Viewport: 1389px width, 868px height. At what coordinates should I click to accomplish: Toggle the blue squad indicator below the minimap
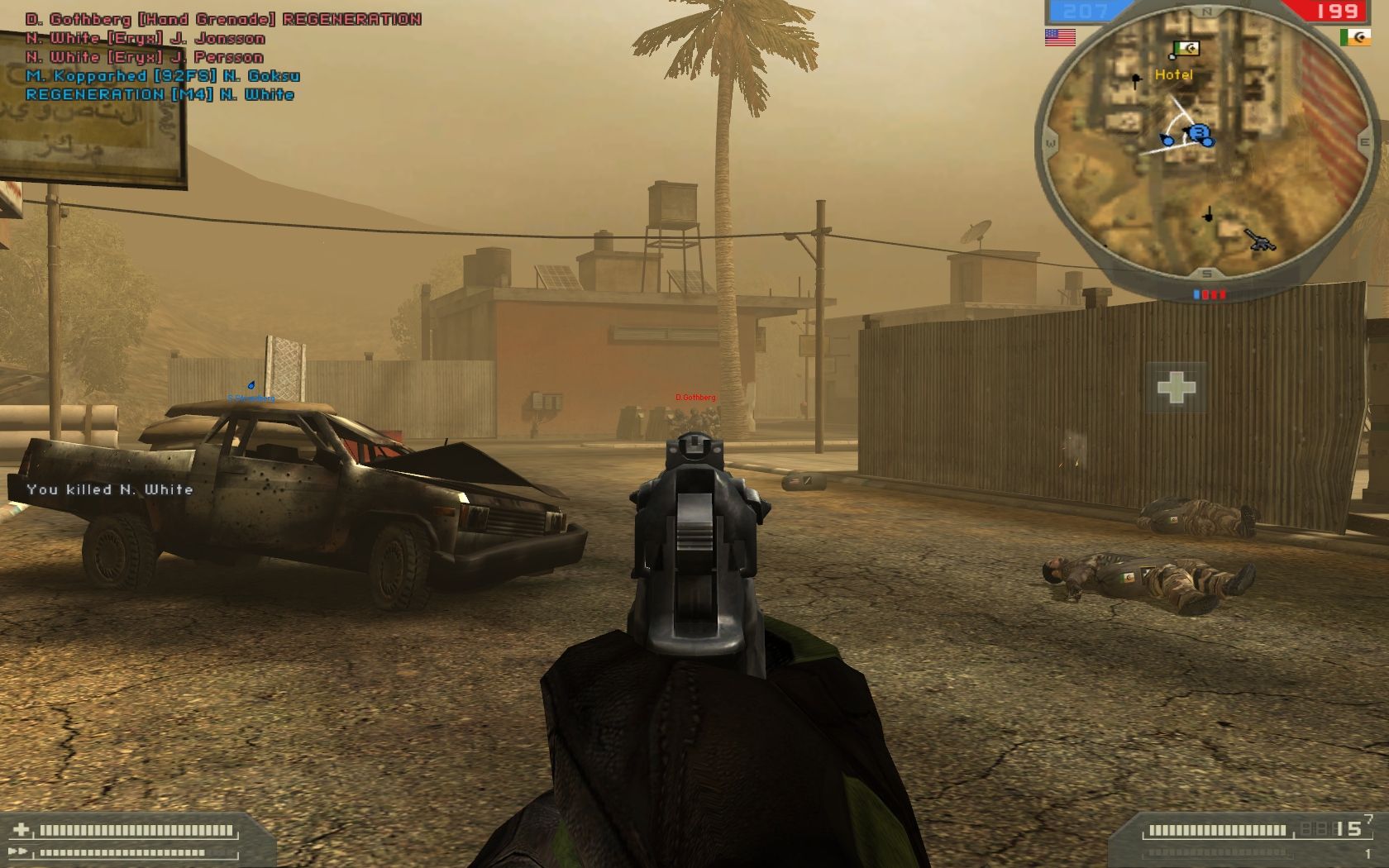1196,294
